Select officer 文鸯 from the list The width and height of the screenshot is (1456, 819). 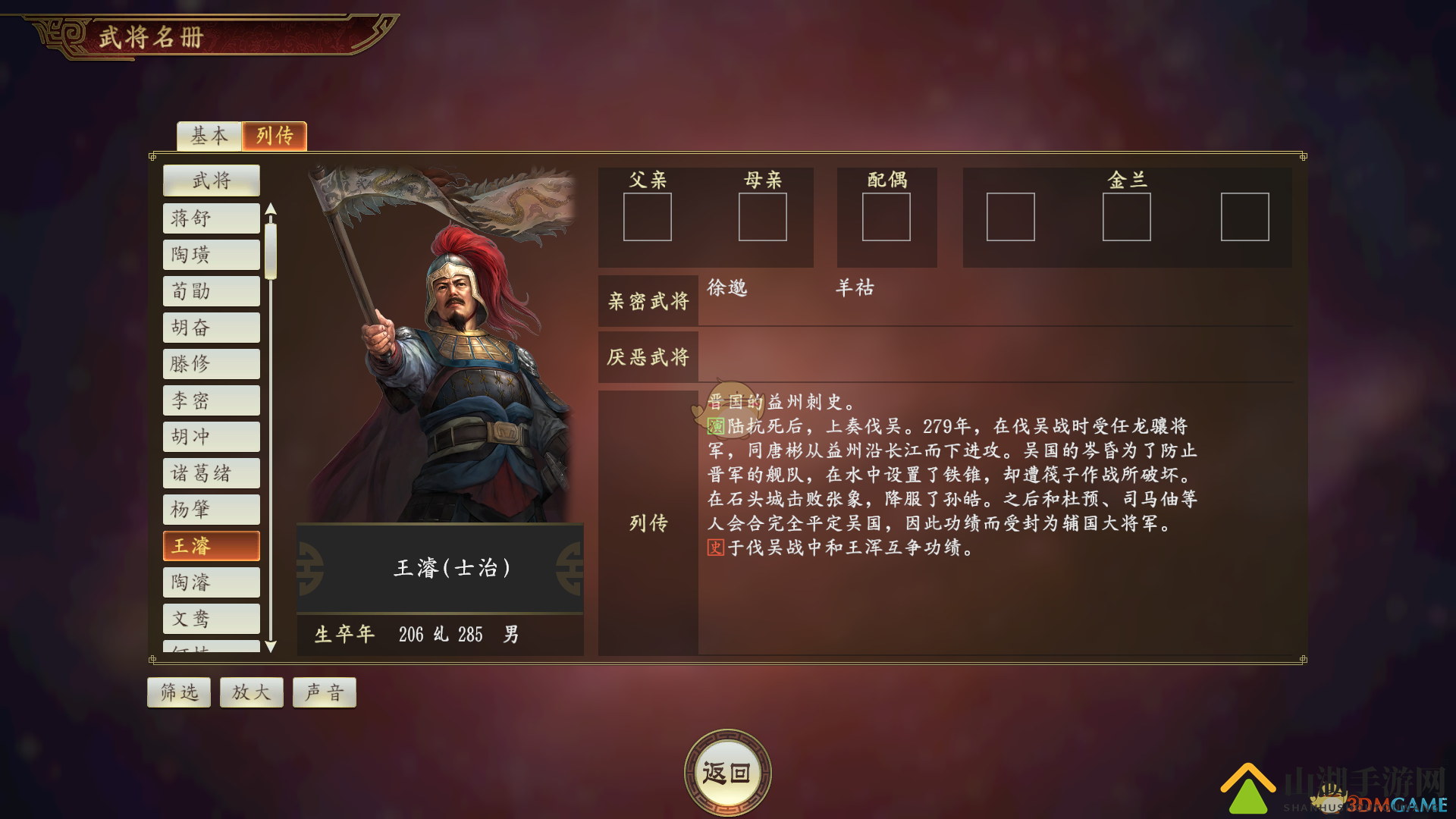click(x=211, y=618)
